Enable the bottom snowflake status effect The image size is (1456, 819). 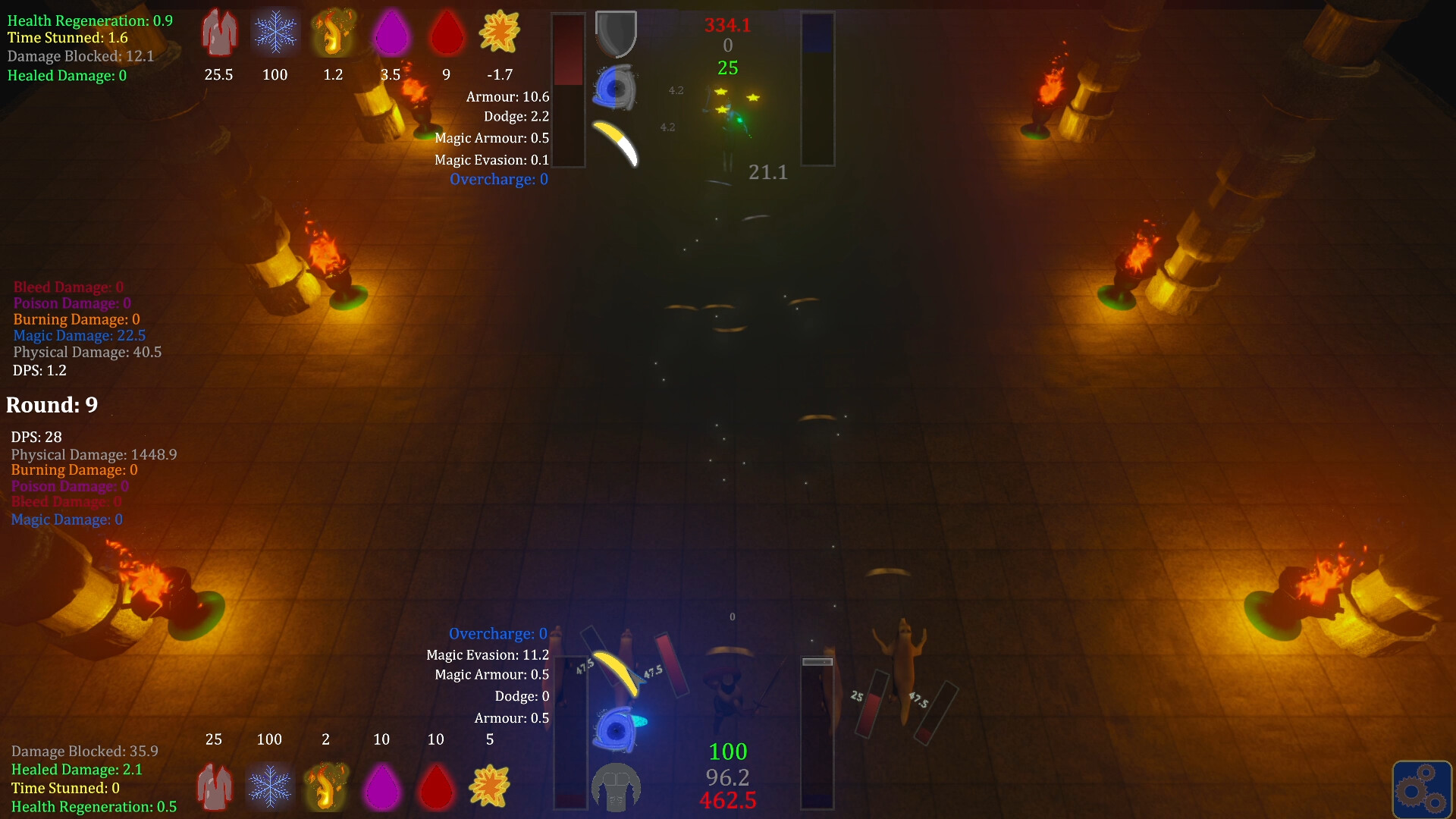pos(270,787)
